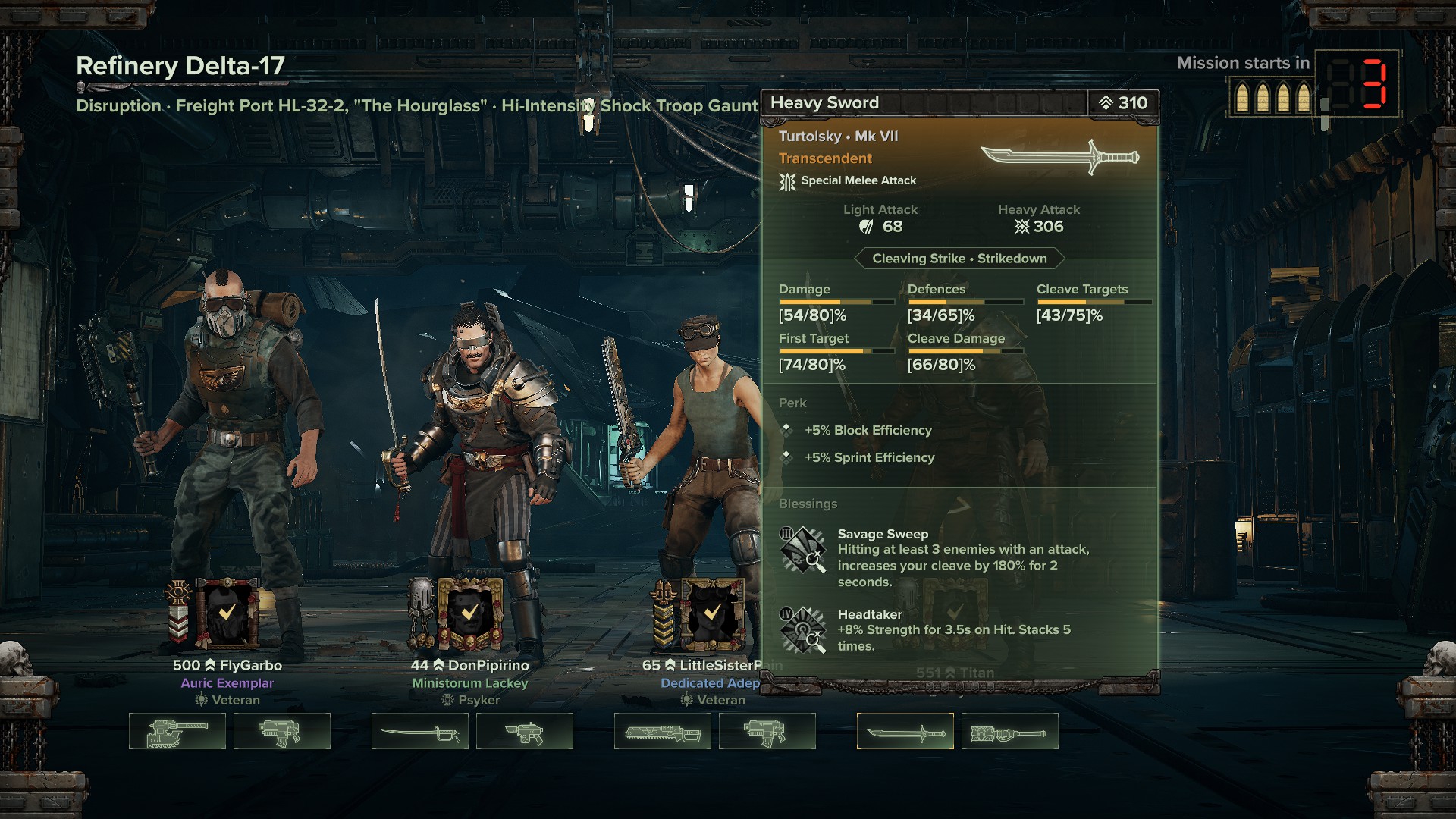1456x819 pixels.
Task: Select FlyGarbo's melee weapon slot
Action: point(177,731)
